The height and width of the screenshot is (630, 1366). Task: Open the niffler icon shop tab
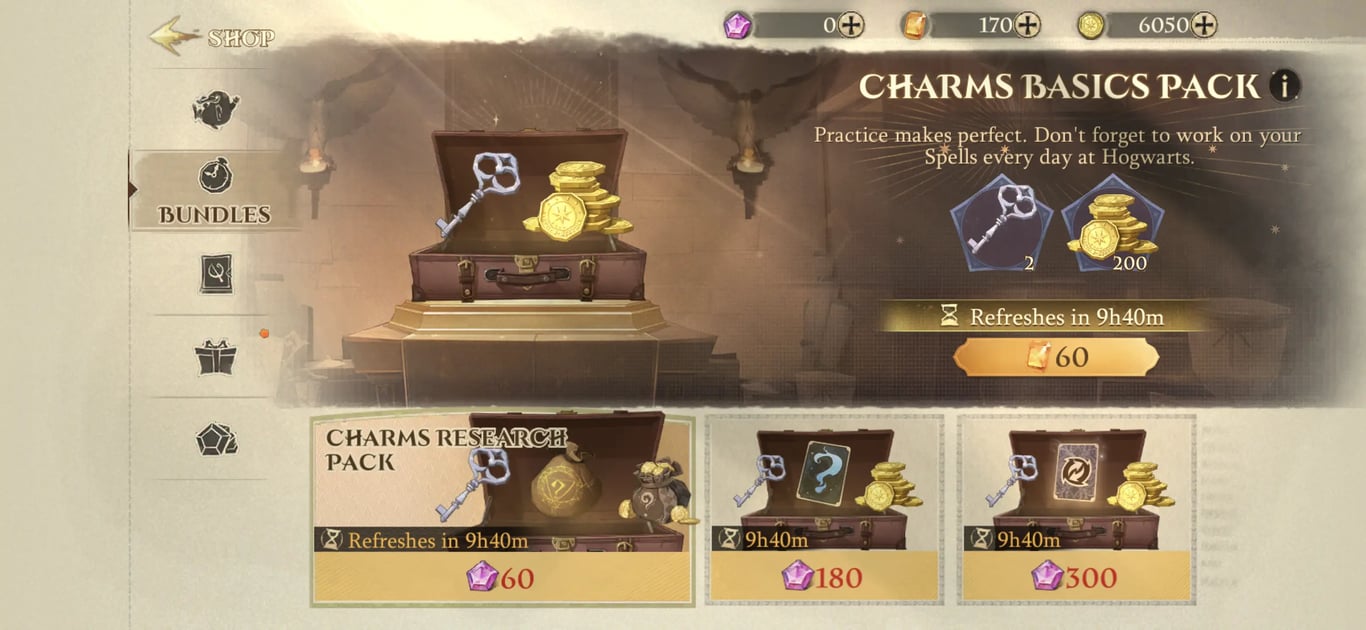click(x=215, y=110)
